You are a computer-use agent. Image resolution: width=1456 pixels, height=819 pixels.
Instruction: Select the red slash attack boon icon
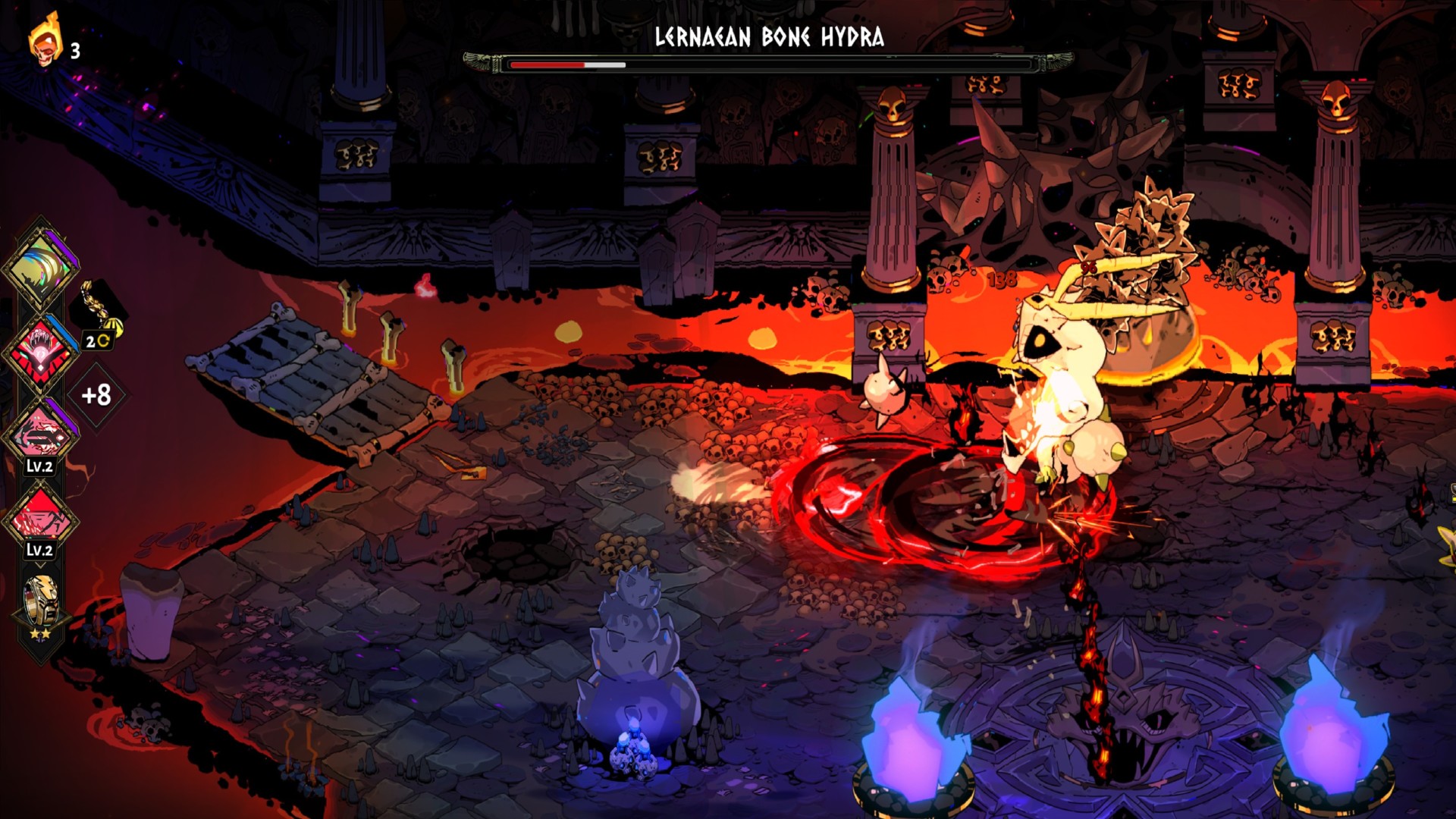pos(42,516)
